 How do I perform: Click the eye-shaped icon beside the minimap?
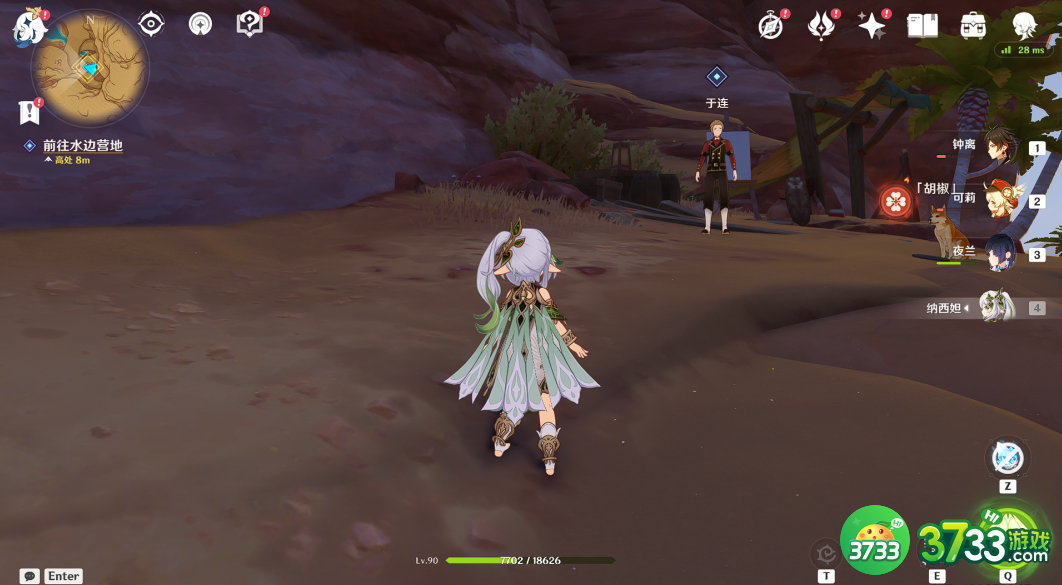point(151,23)
